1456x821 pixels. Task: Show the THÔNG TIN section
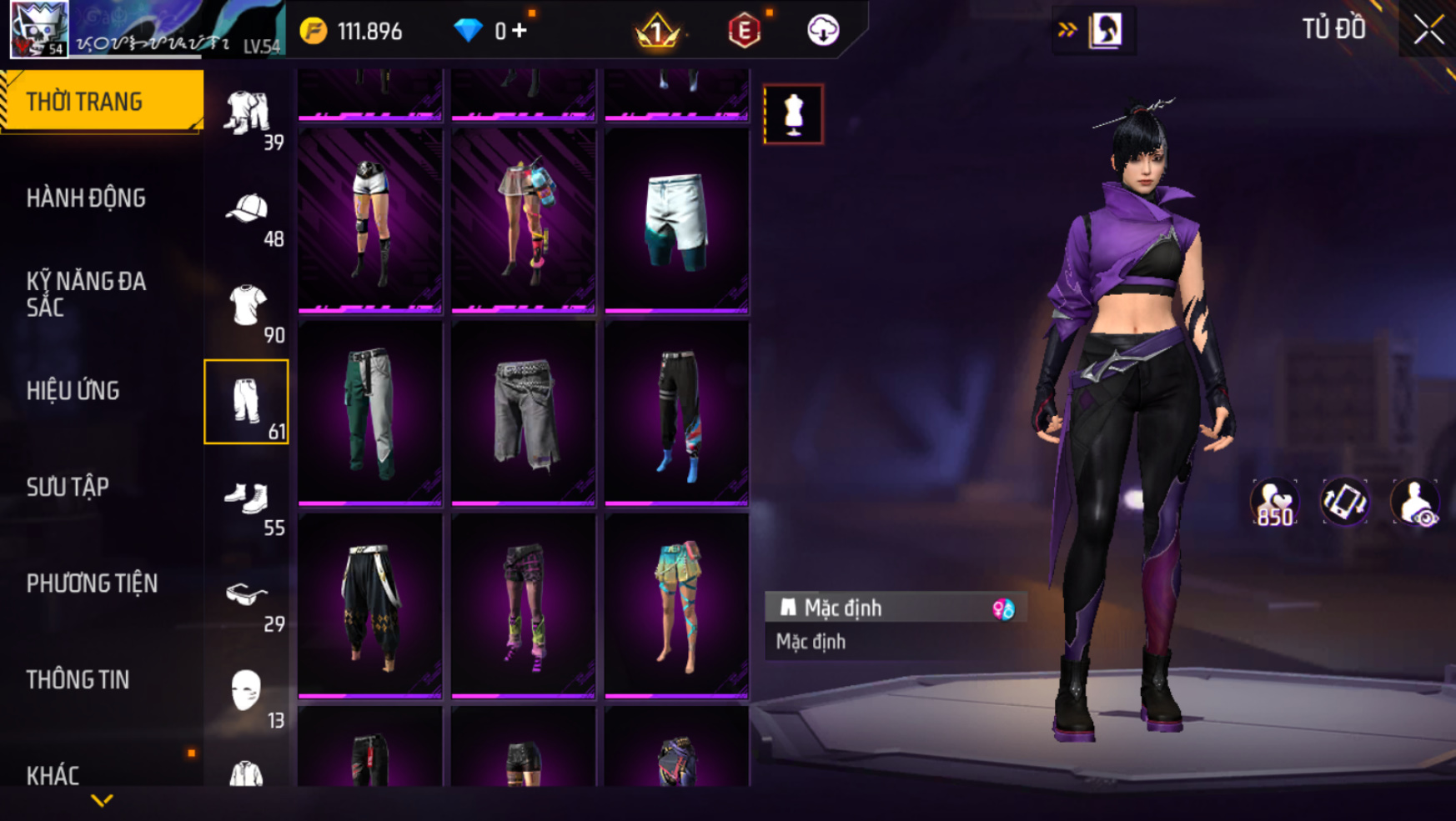point(78,680)
